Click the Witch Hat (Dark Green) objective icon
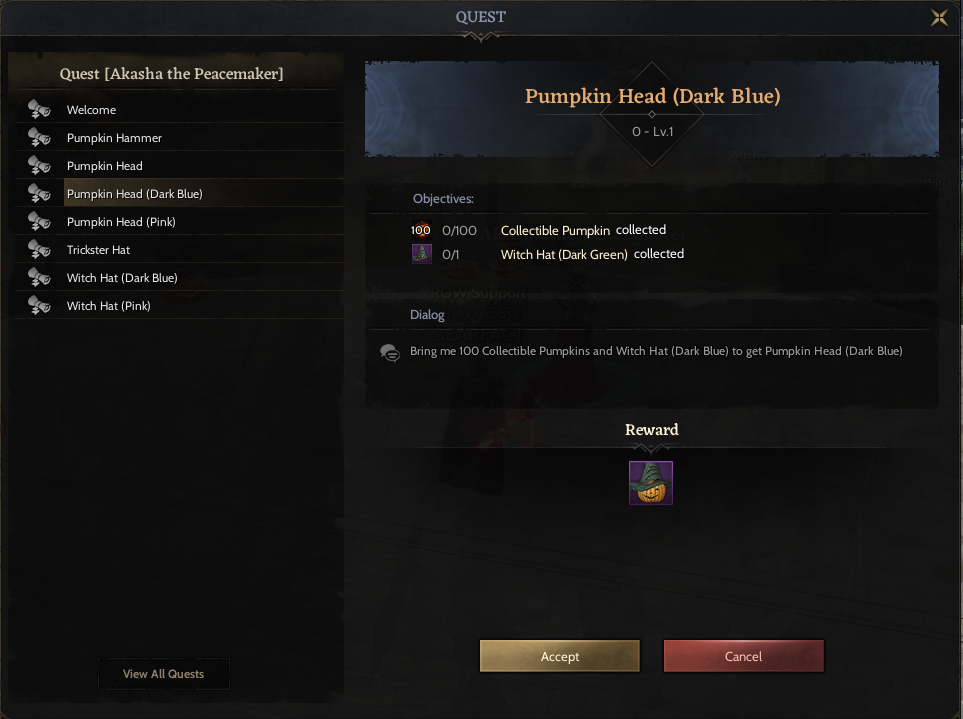This screenshot has width=963, height=719. tap(422, 254)
